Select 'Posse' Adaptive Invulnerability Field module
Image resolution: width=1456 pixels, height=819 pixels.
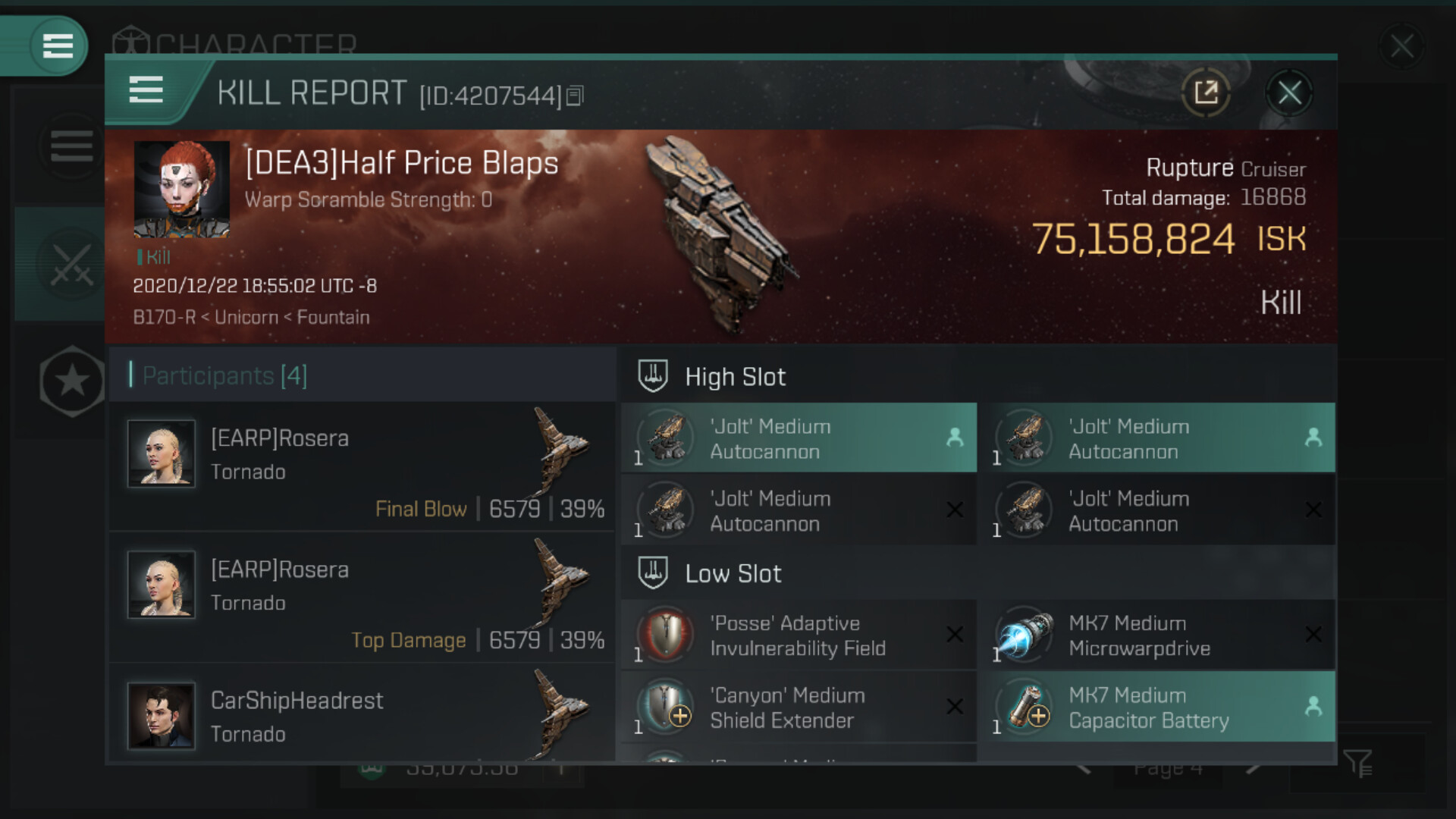799,635
